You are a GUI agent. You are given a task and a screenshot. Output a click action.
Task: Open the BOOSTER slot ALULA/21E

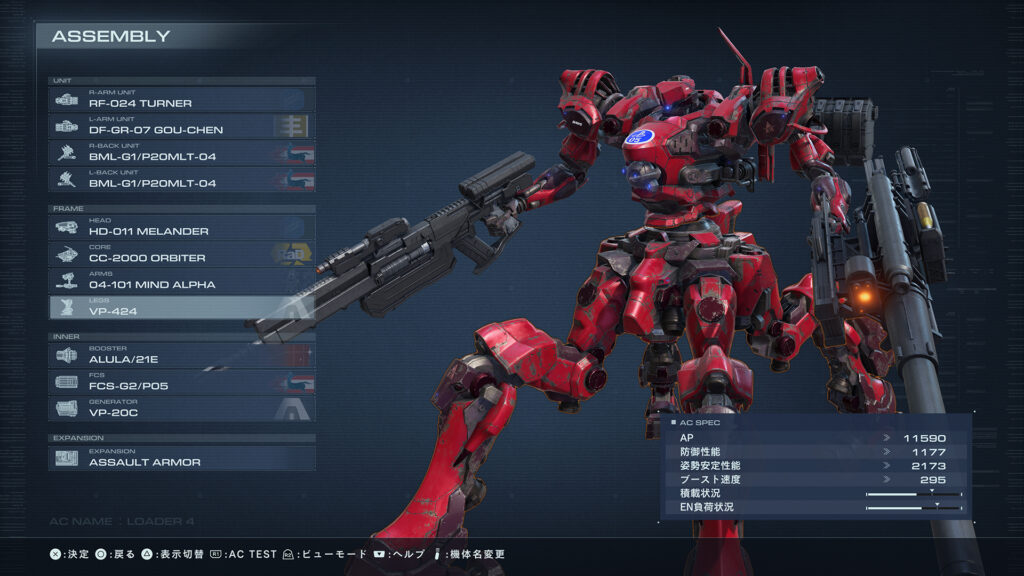click(182, 356)
